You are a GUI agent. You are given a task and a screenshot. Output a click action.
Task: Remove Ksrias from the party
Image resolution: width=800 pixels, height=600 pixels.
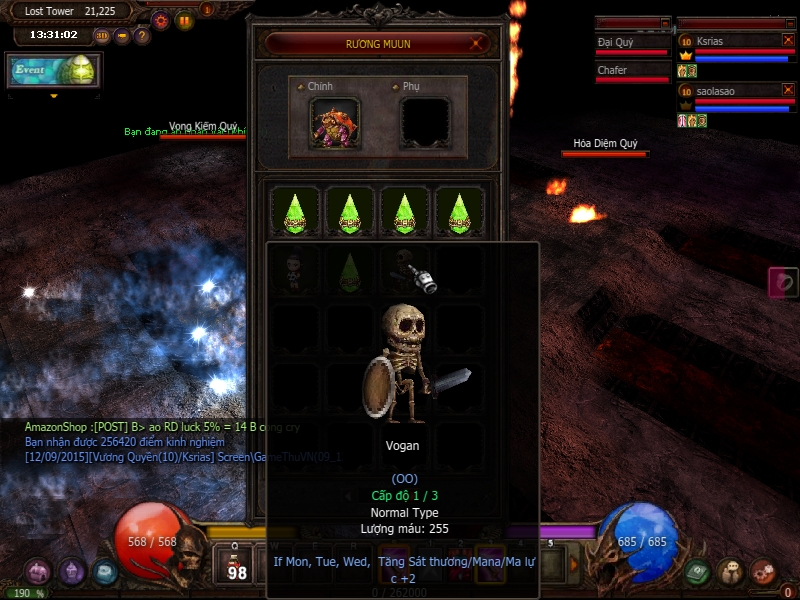click(787, 40)
